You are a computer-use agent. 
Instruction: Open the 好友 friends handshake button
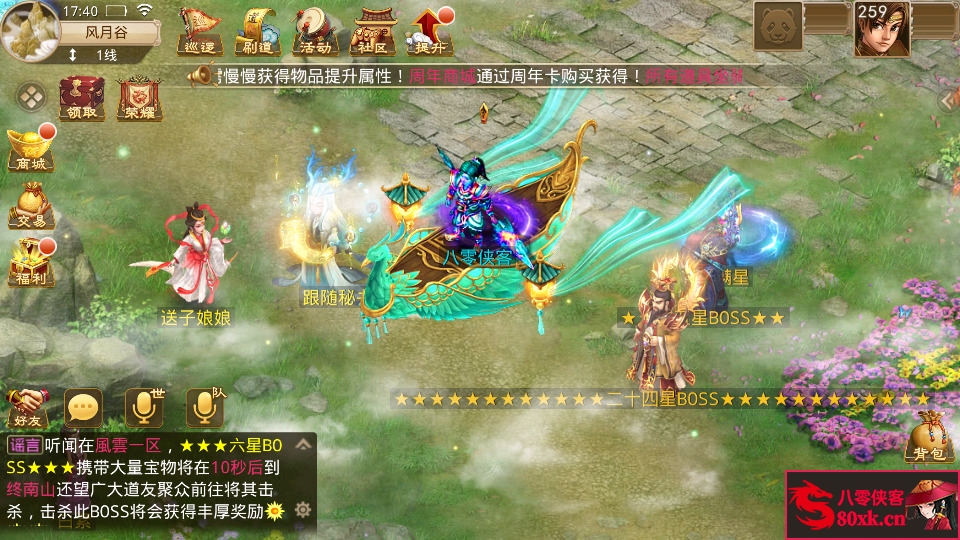(x=27, y=406)
